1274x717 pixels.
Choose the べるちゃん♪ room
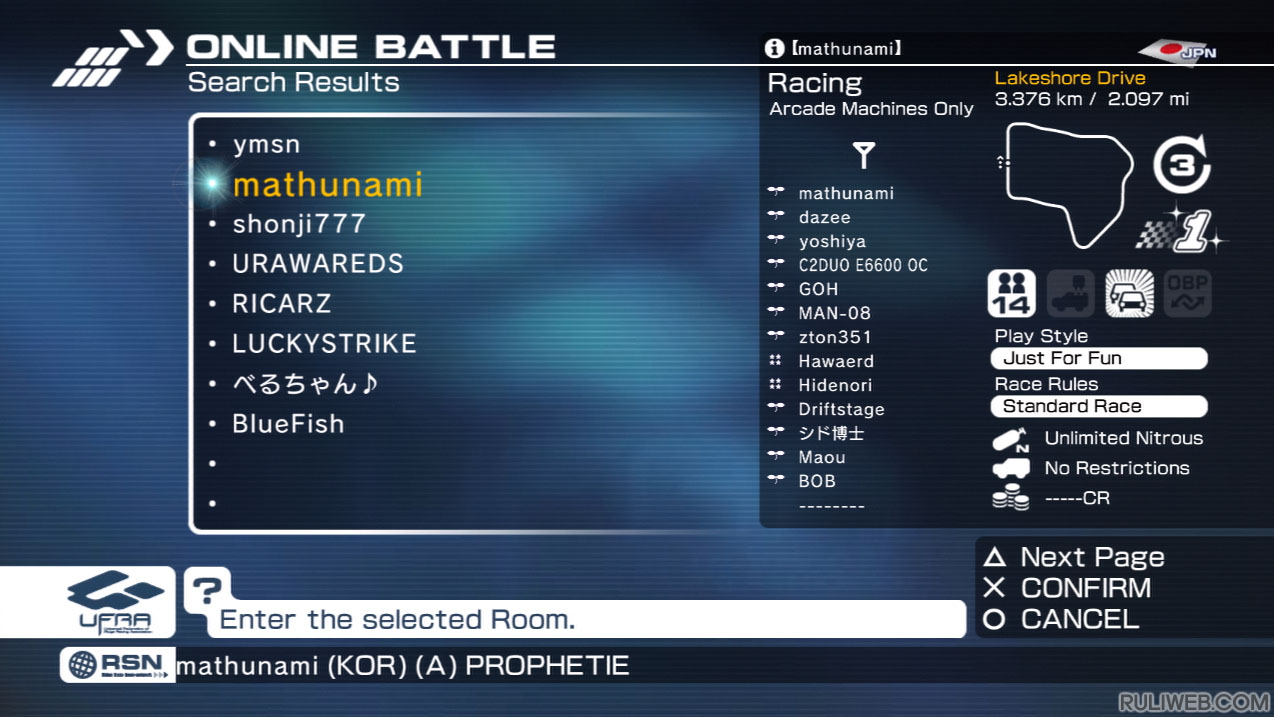[x=305, y=384]
